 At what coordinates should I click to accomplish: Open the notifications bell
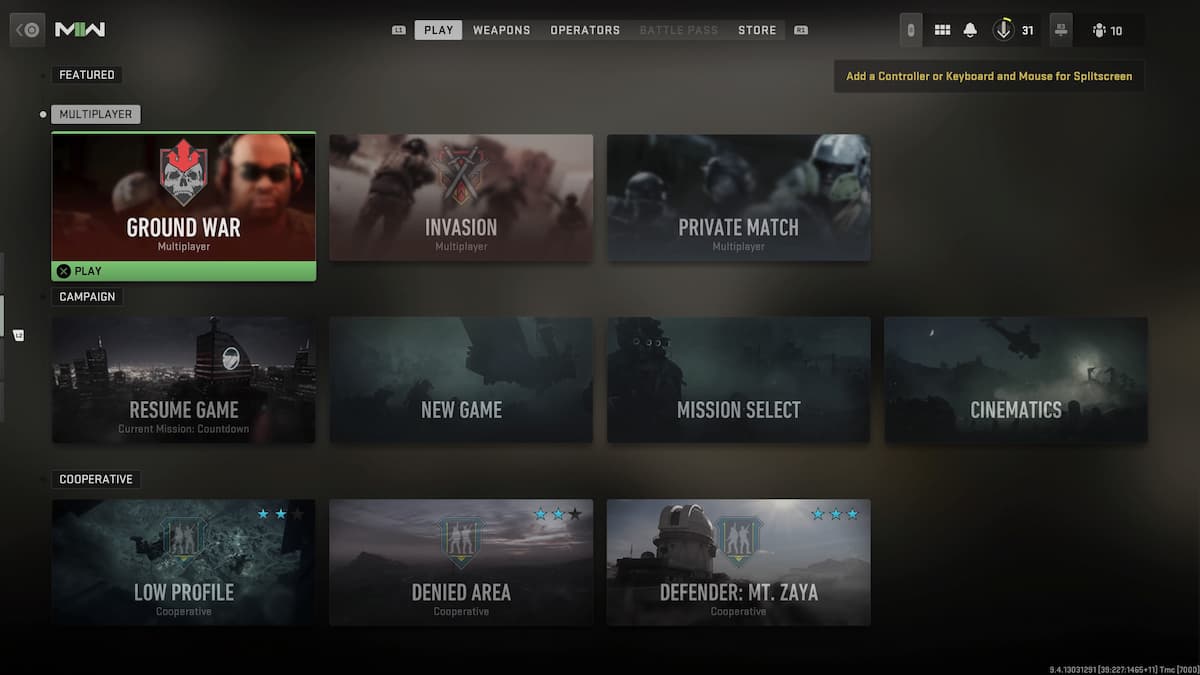pos(970,30)
